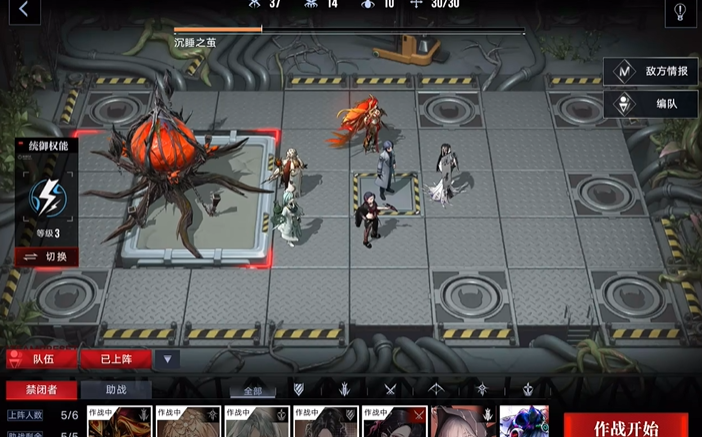Expand the dropdown arrow beside 已上阵
The width and height of the screenshot is (702, 437).
click(167, 359)
